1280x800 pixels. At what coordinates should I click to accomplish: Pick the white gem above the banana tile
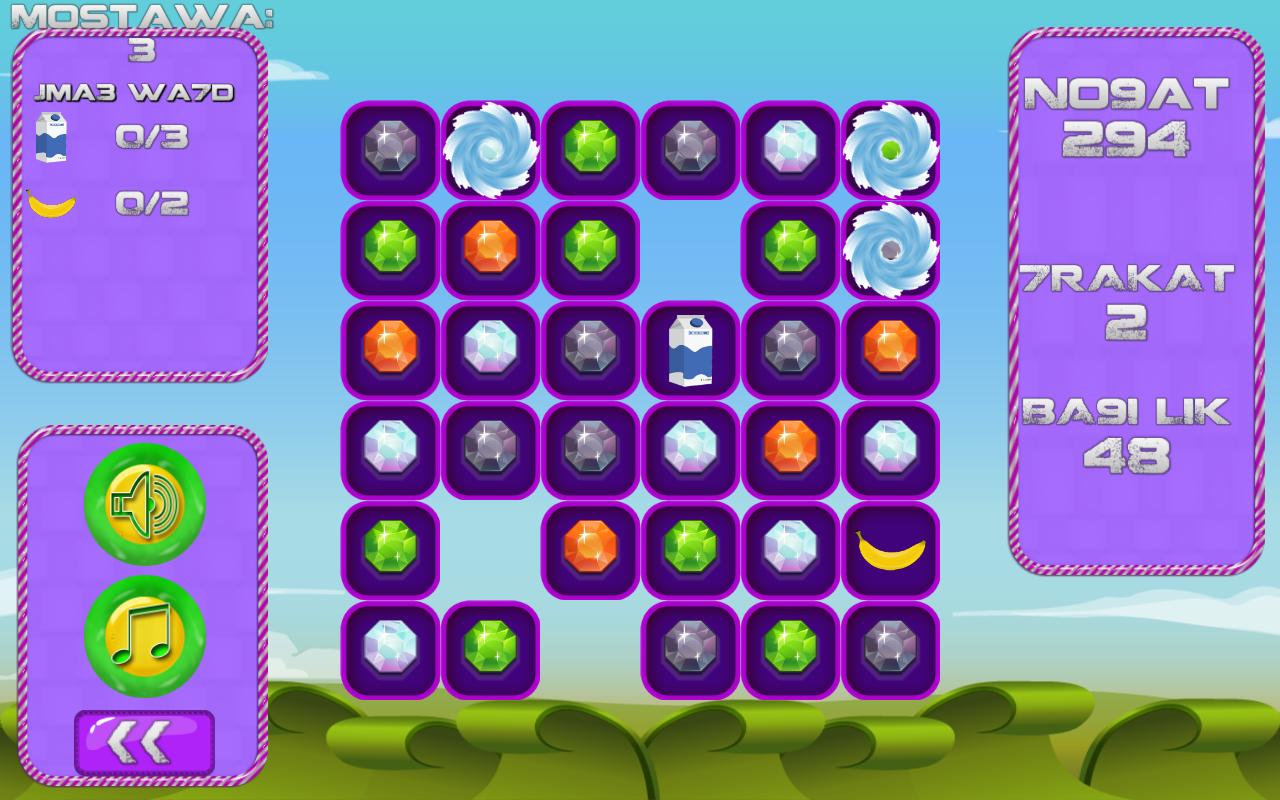point(890,450)
